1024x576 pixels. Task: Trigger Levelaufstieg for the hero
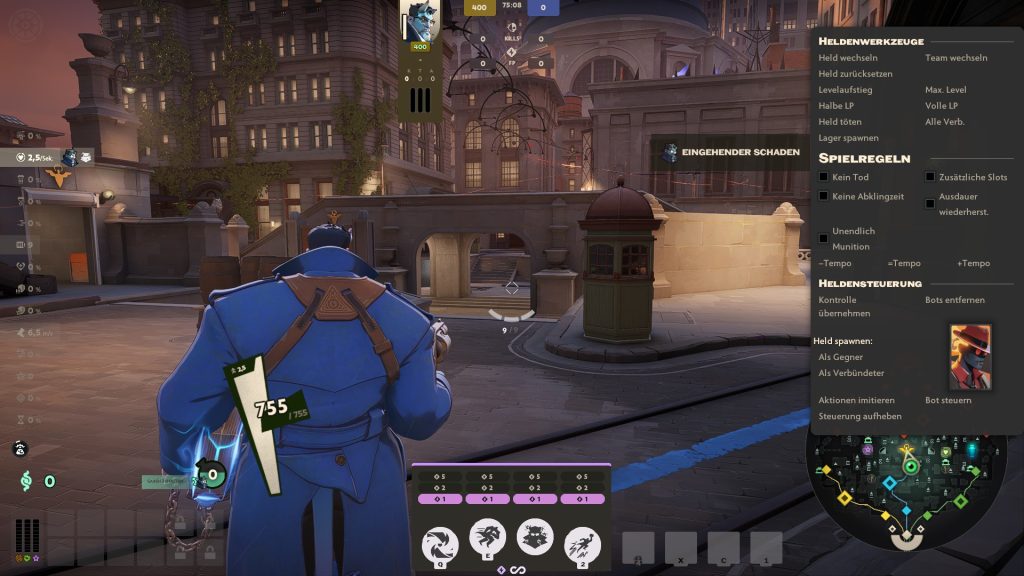[x=845, y=90]
